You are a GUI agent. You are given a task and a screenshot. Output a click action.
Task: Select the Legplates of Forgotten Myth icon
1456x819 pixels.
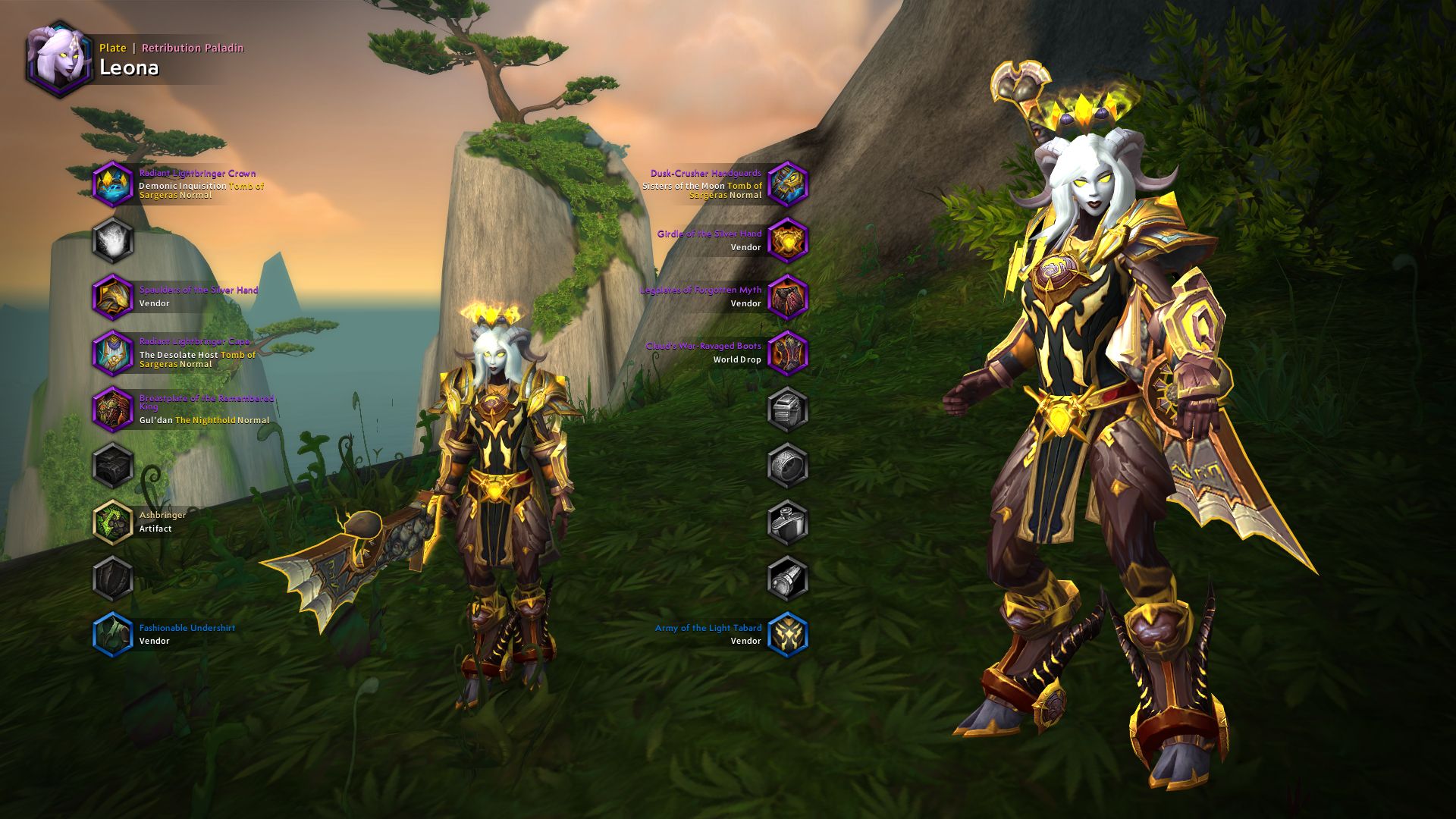[789, 297]
